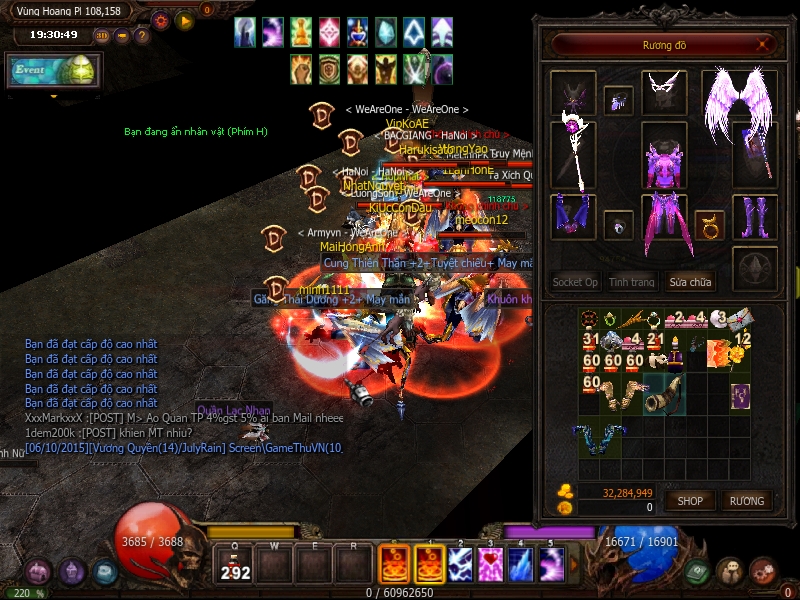The width and height of the screenshot is (800, 600).
Task: Use the Q-slot potion with 292 count
Action: pyautogui.click(x=235, y=565)
